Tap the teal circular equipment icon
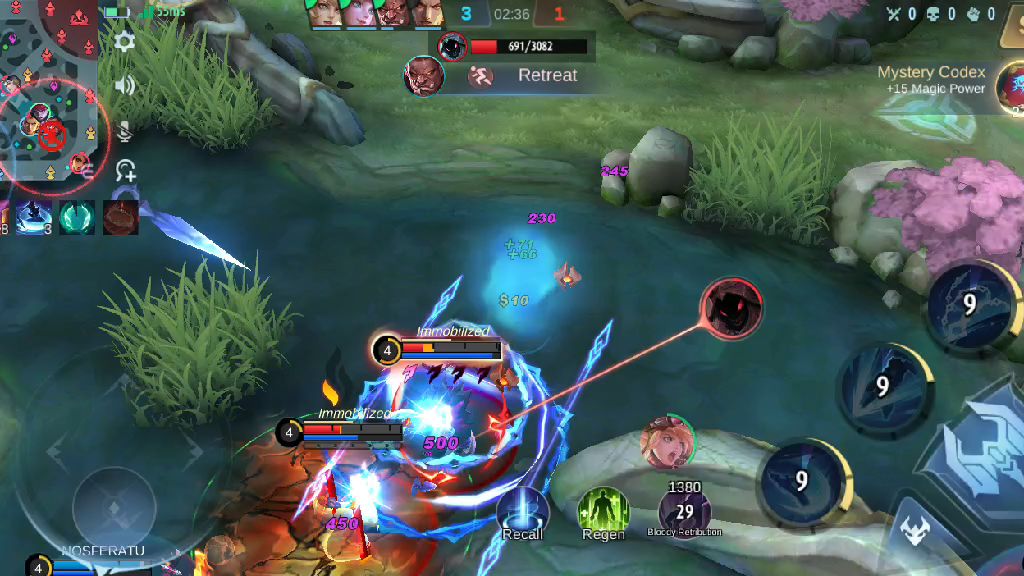This screenshot has height=576, width=1024. (x=77, y=217)
